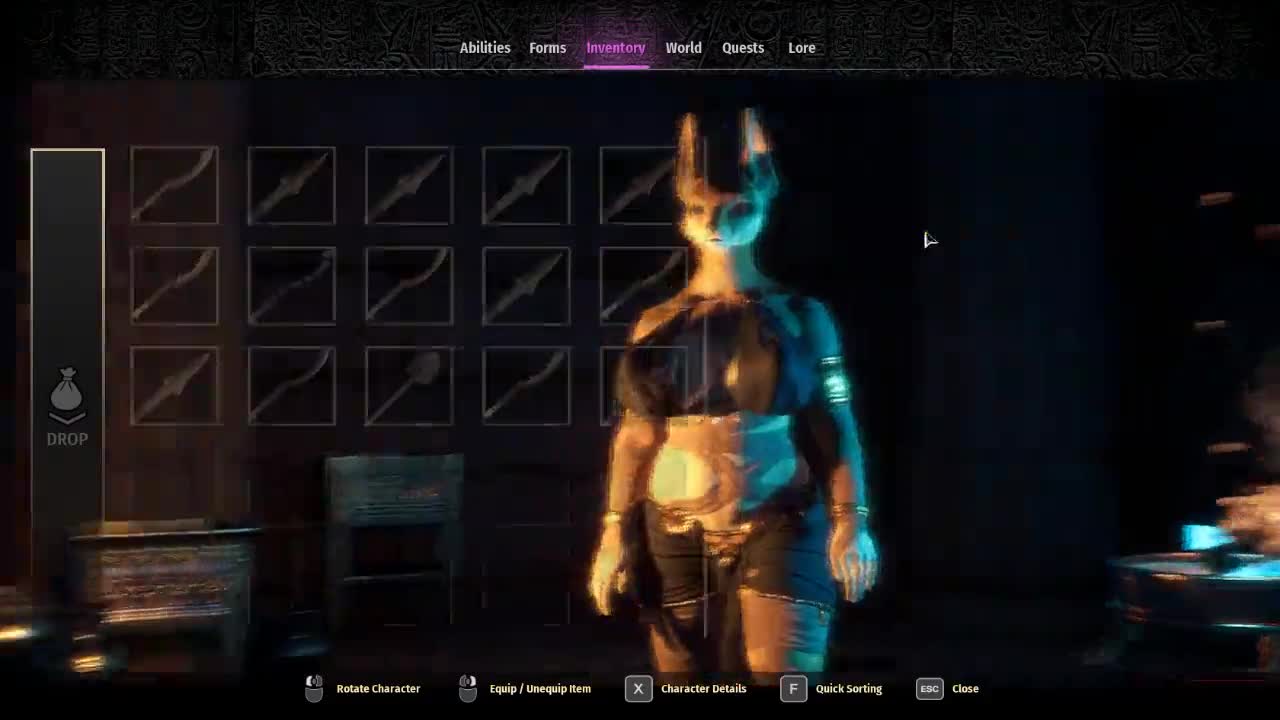
Task: Click the Drop item bag area
Action: [67, 406]
